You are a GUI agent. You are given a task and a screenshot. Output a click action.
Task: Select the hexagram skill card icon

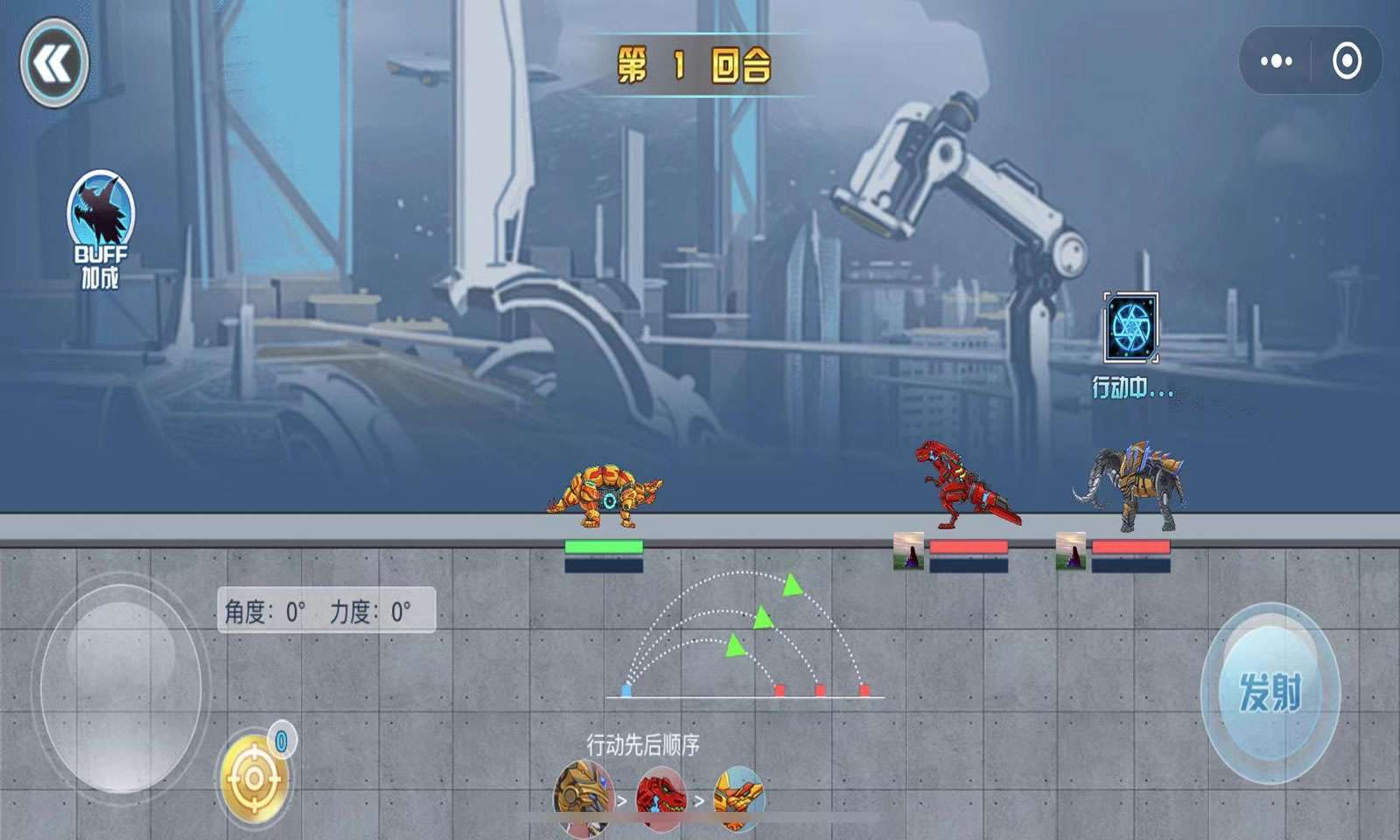coord(1130,327)
